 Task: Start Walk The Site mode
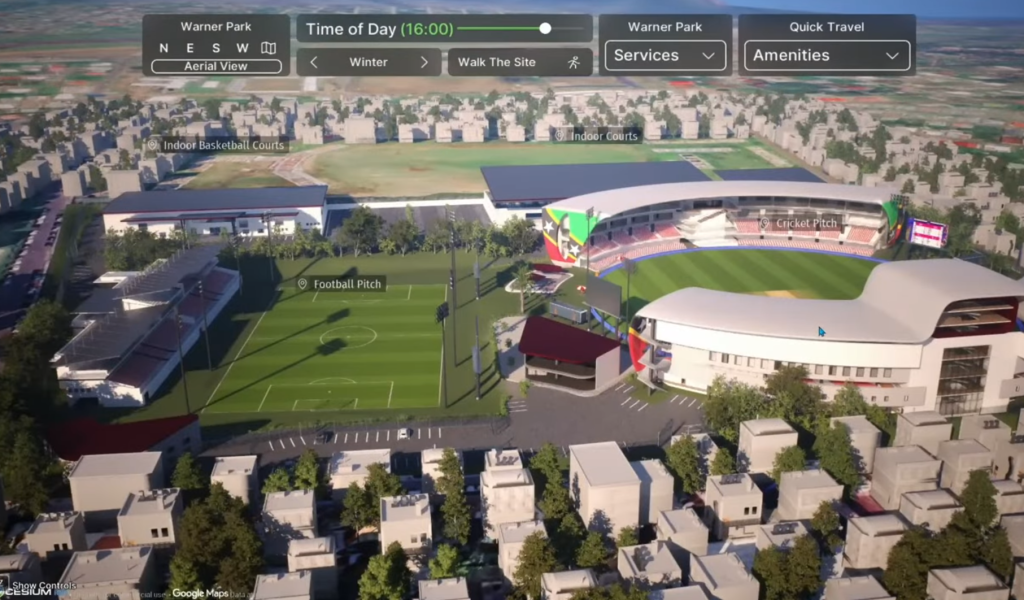point(519,62)
